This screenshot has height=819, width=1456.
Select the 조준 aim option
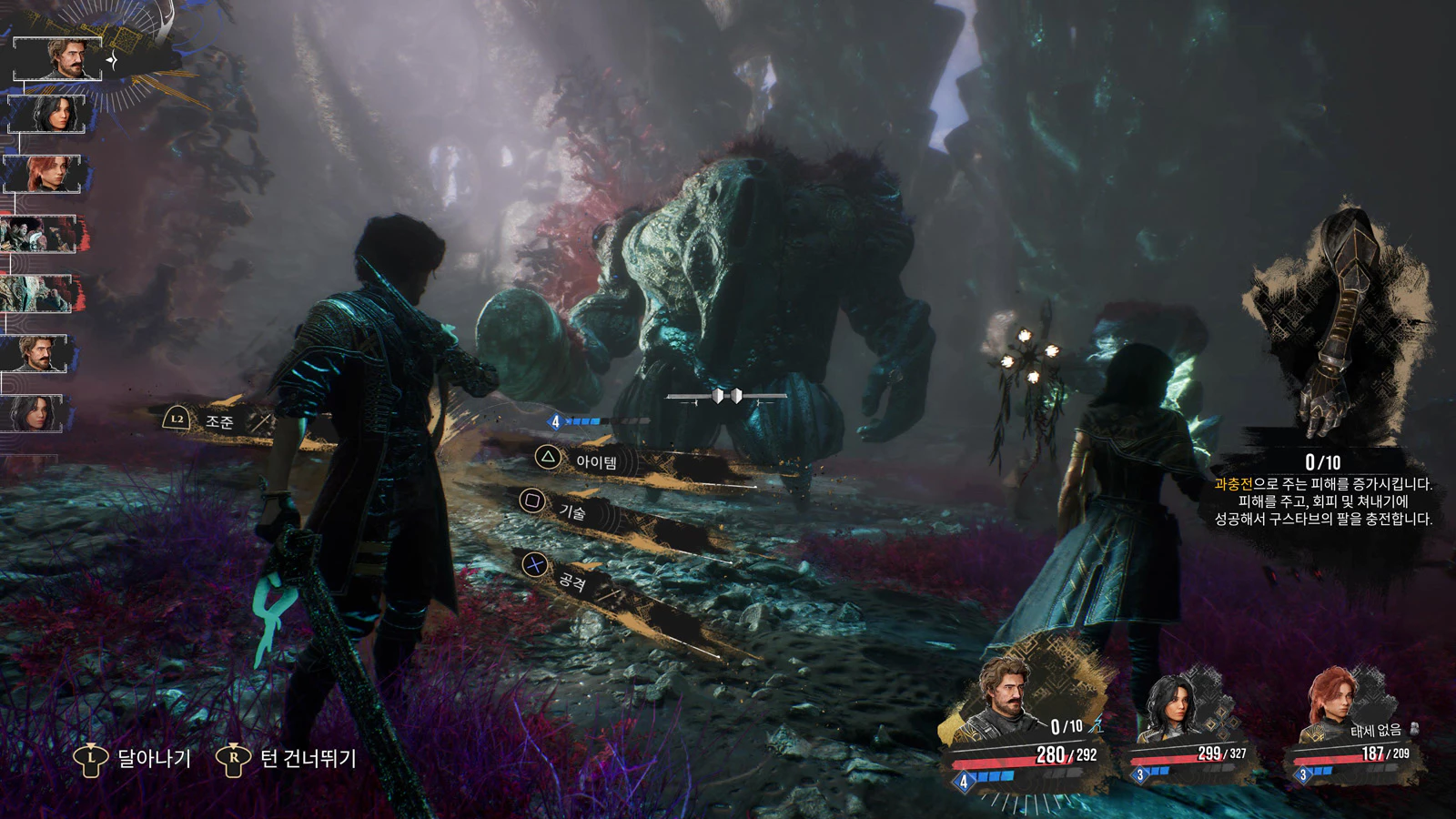click(218, 420)
